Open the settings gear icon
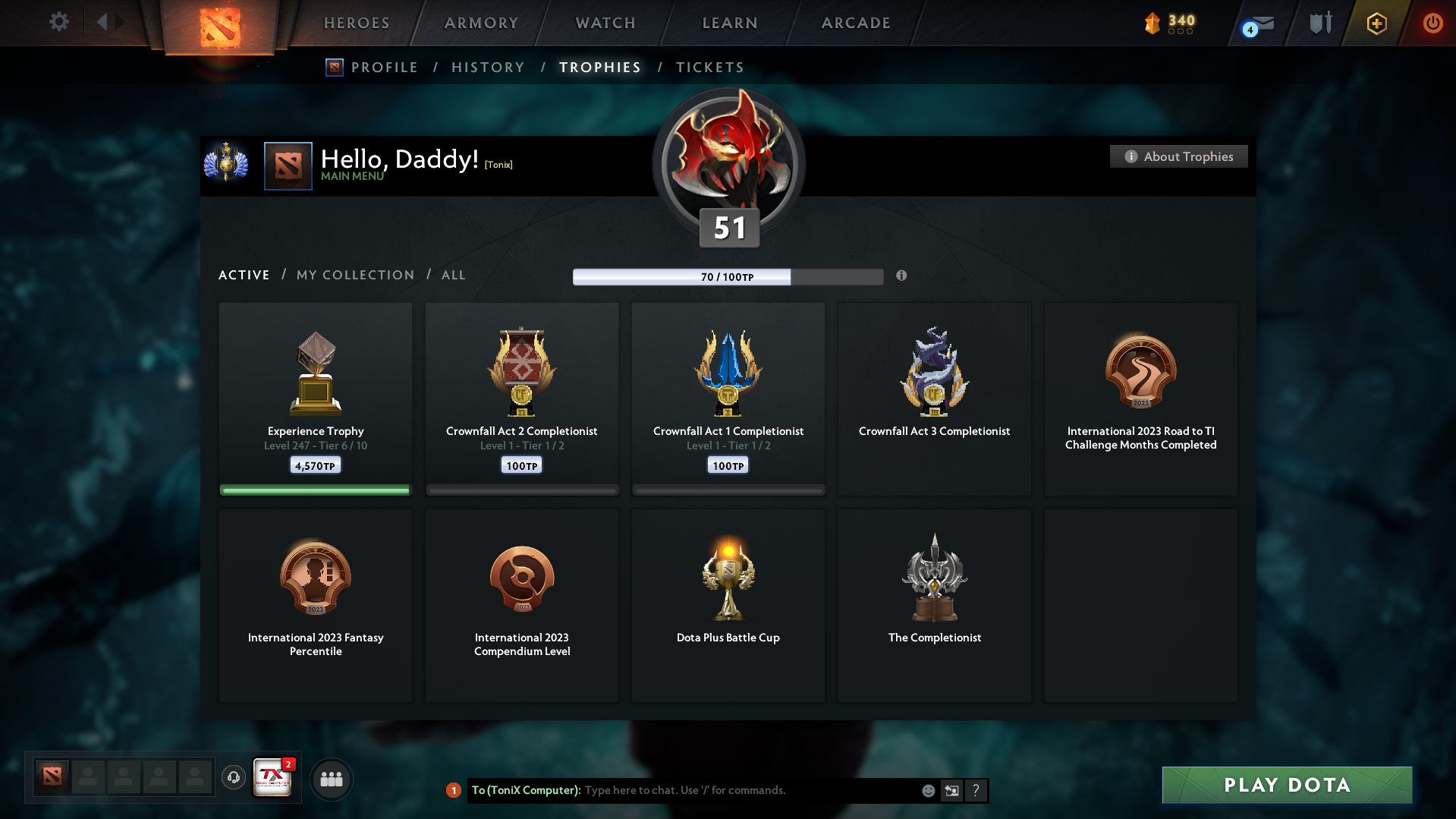 point(59,22)
